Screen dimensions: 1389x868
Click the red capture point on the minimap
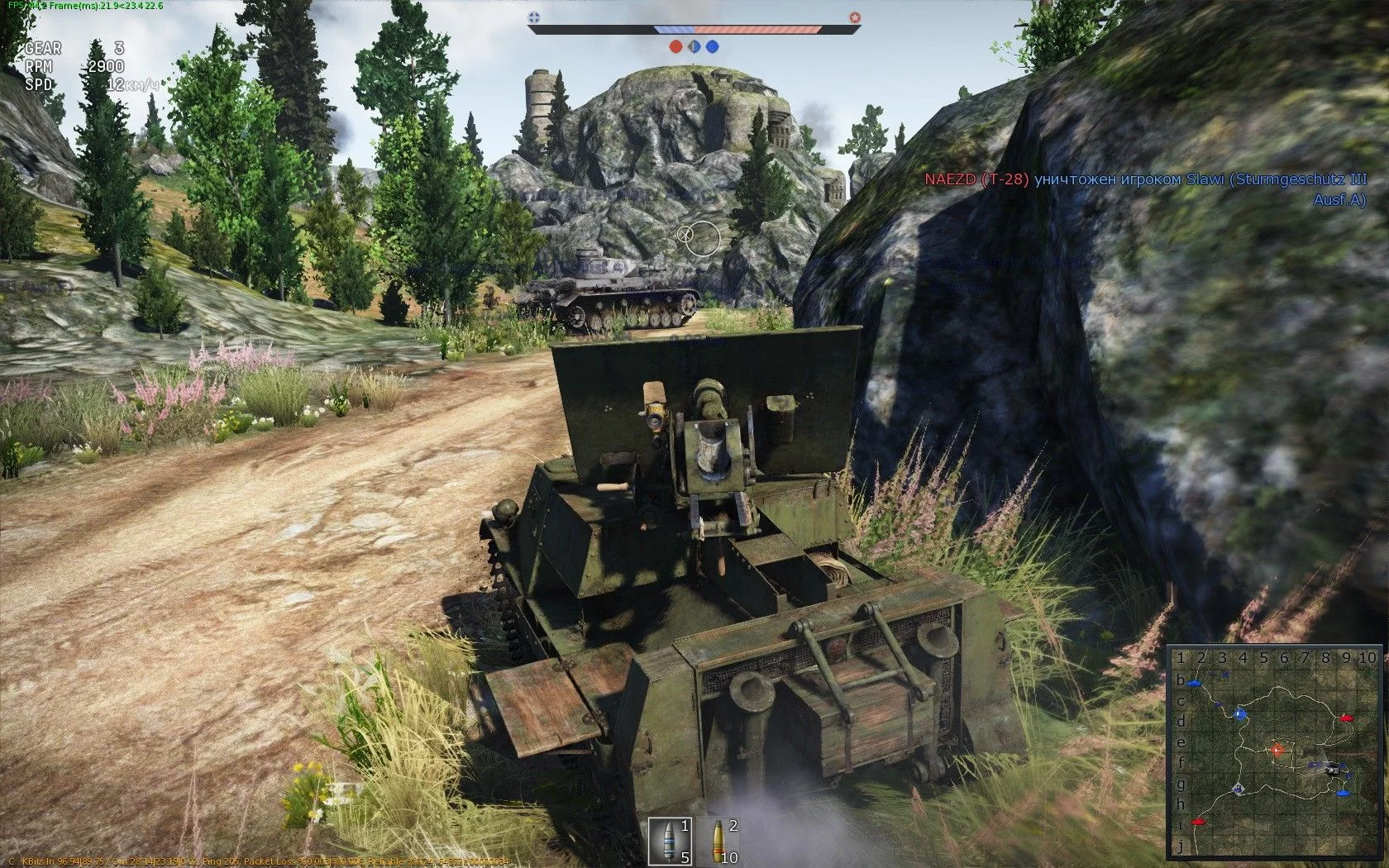[1278, 751]
